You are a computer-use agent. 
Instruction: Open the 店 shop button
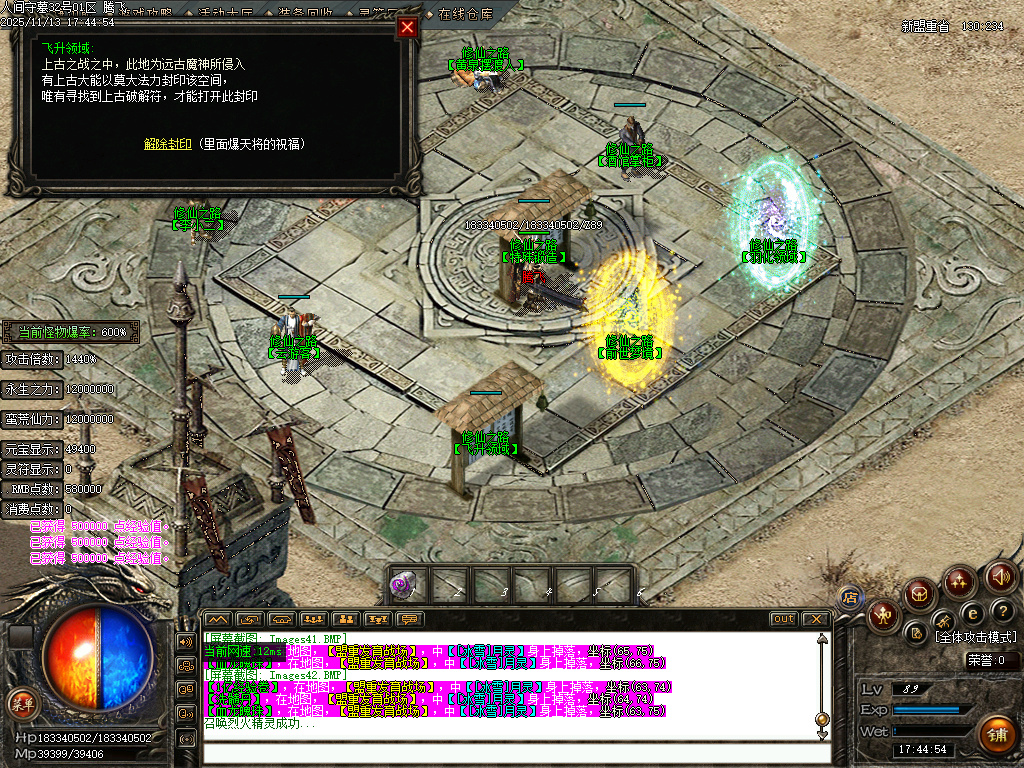pos(850,598)
